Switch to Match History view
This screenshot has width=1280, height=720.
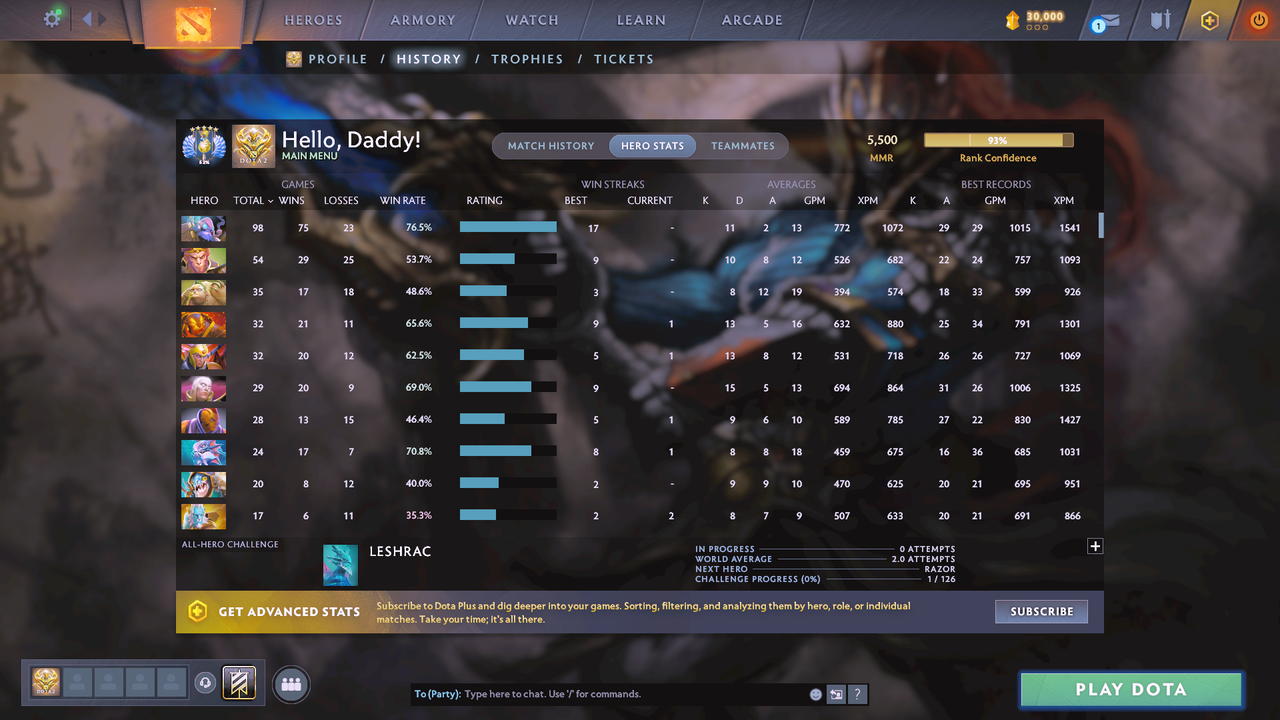pos(550,145)
